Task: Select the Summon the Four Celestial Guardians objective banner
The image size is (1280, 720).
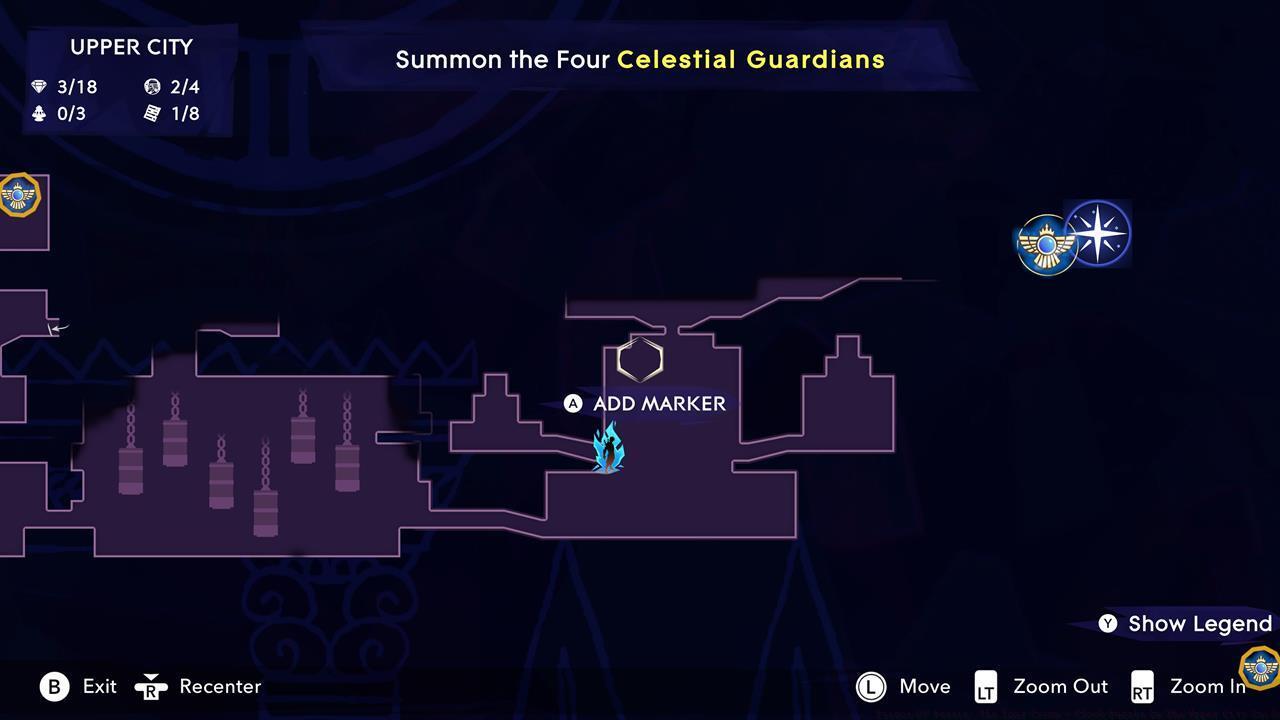Action: point(640,59)
